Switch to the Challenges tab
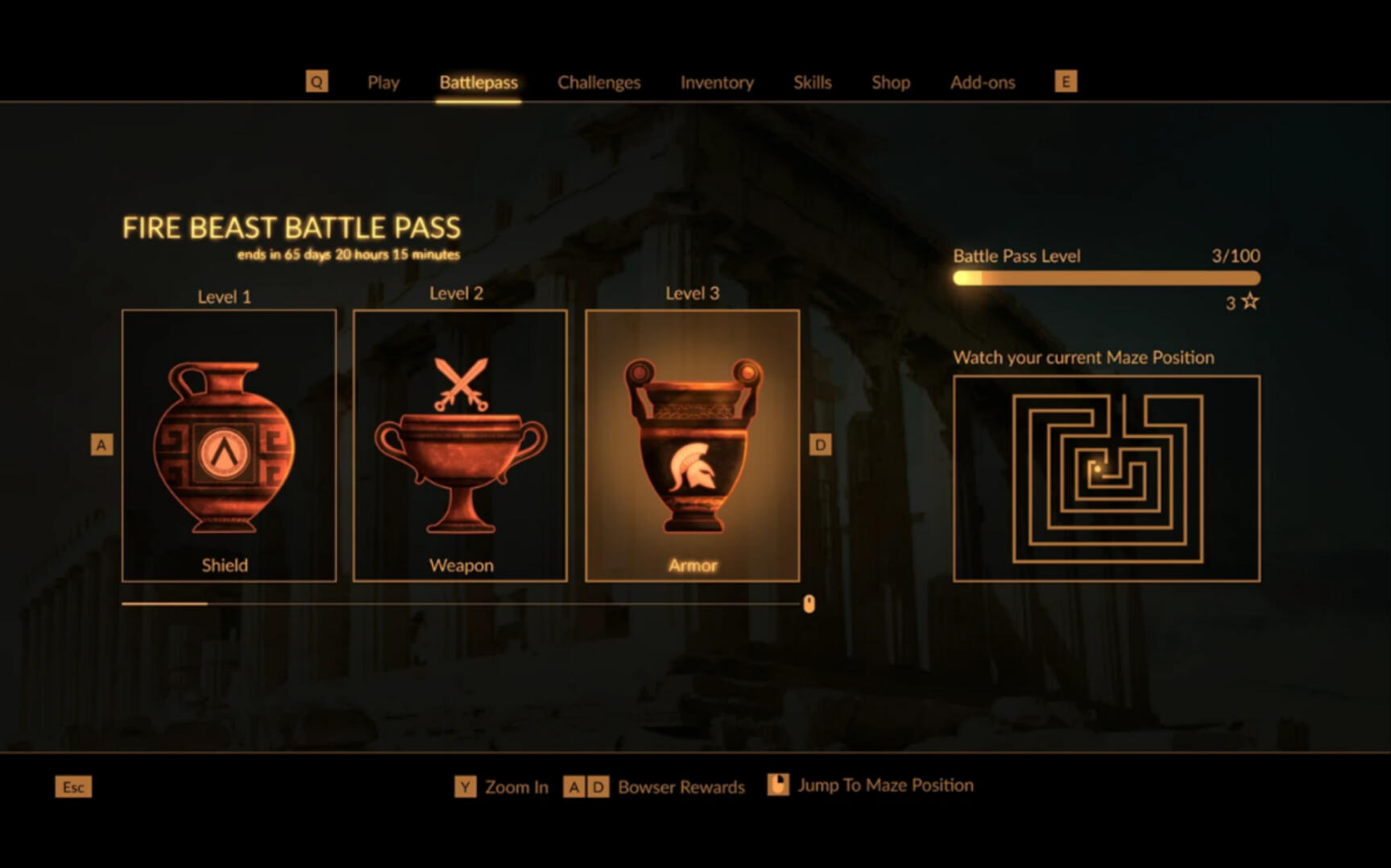 click(598, 82)
